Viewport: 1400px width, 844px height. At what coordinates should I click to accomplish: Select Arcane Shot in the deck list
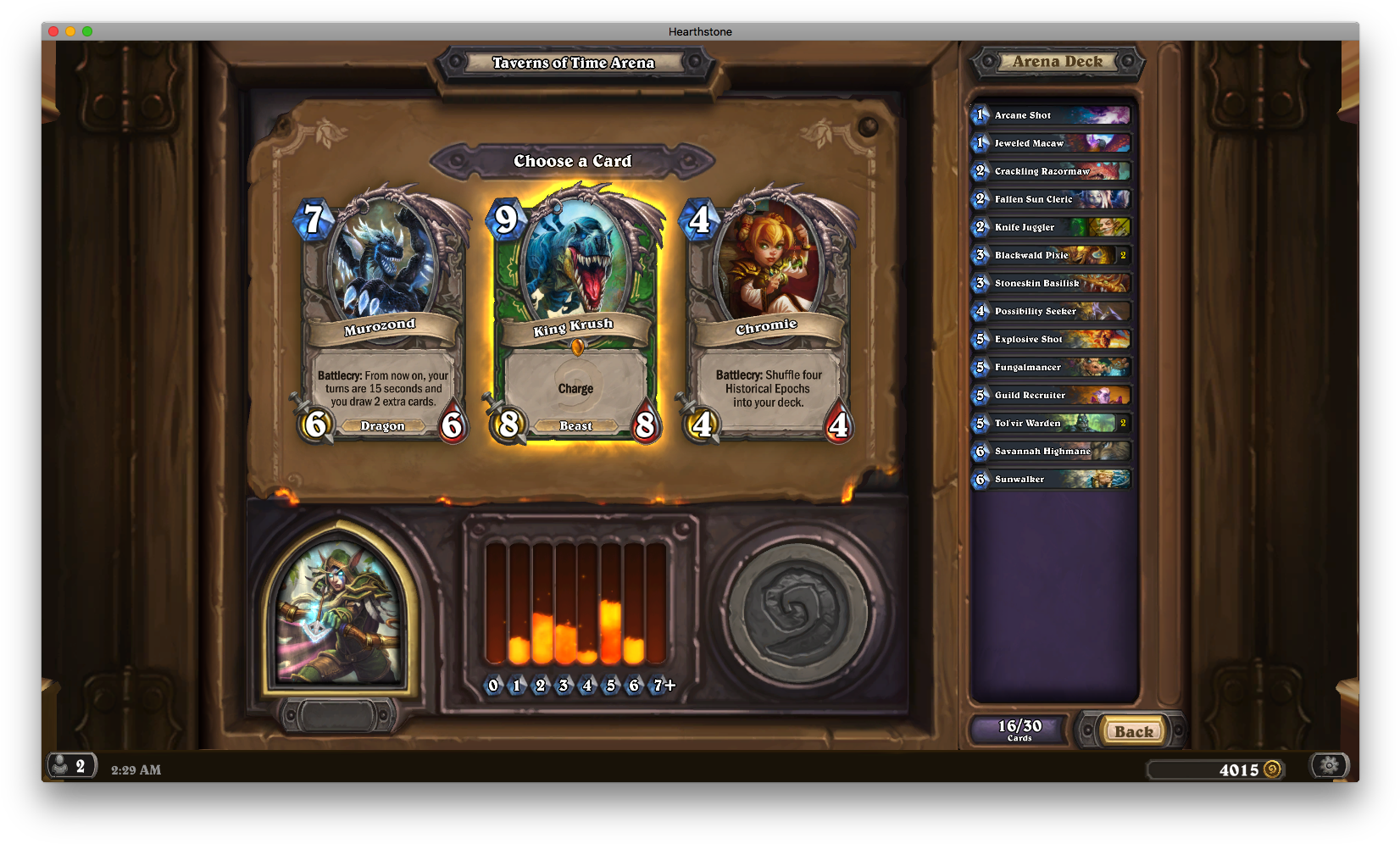pyautogui.click(x=1051, y=115)
